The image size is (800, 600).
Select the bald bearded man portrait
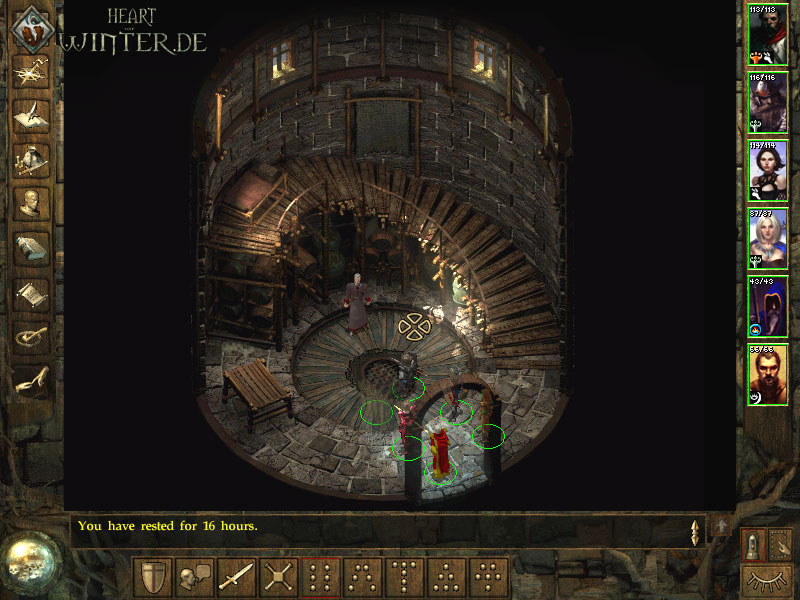tap(768, 375)
